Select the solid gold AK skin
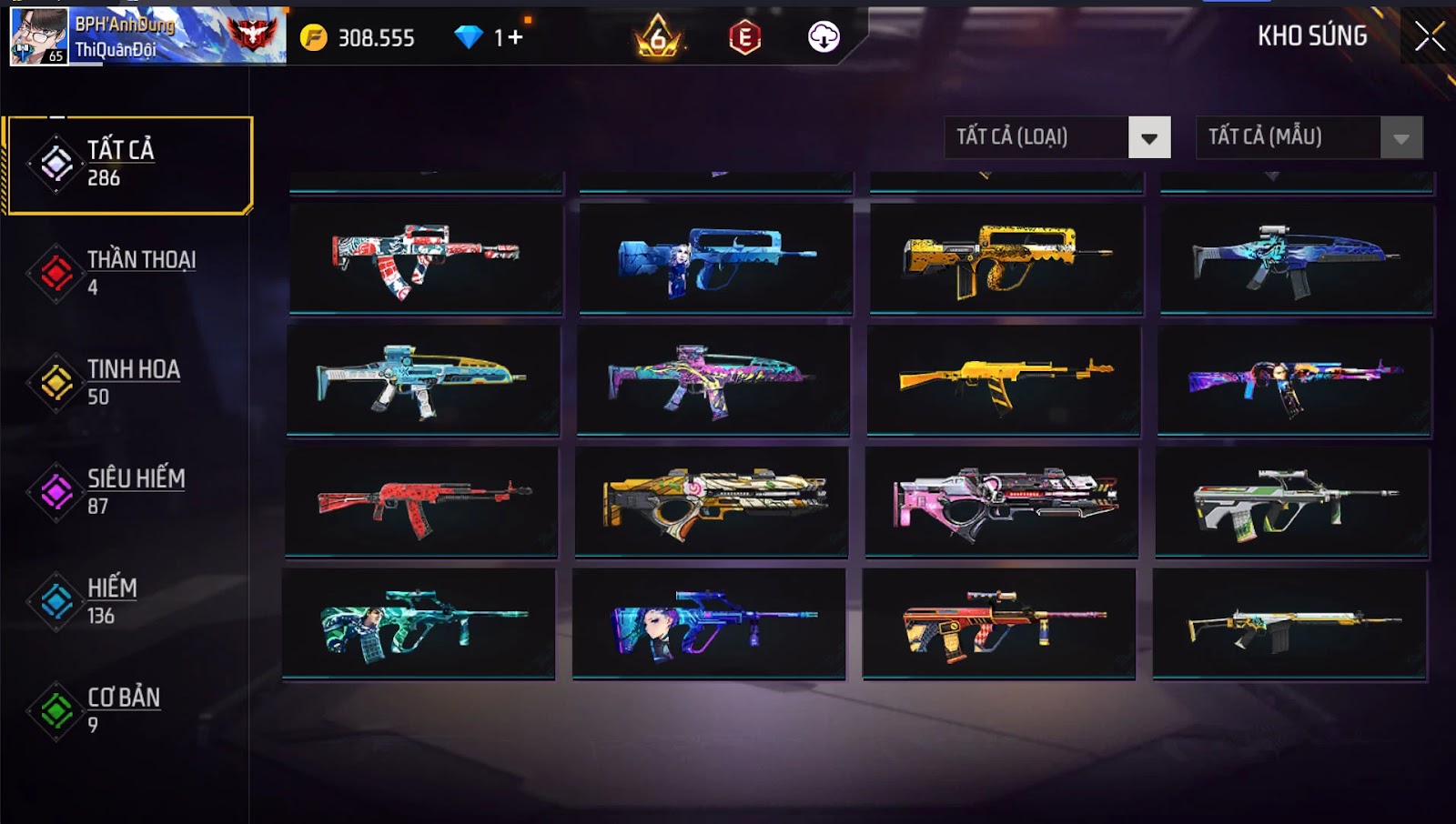 click(x=1004, y=379)
